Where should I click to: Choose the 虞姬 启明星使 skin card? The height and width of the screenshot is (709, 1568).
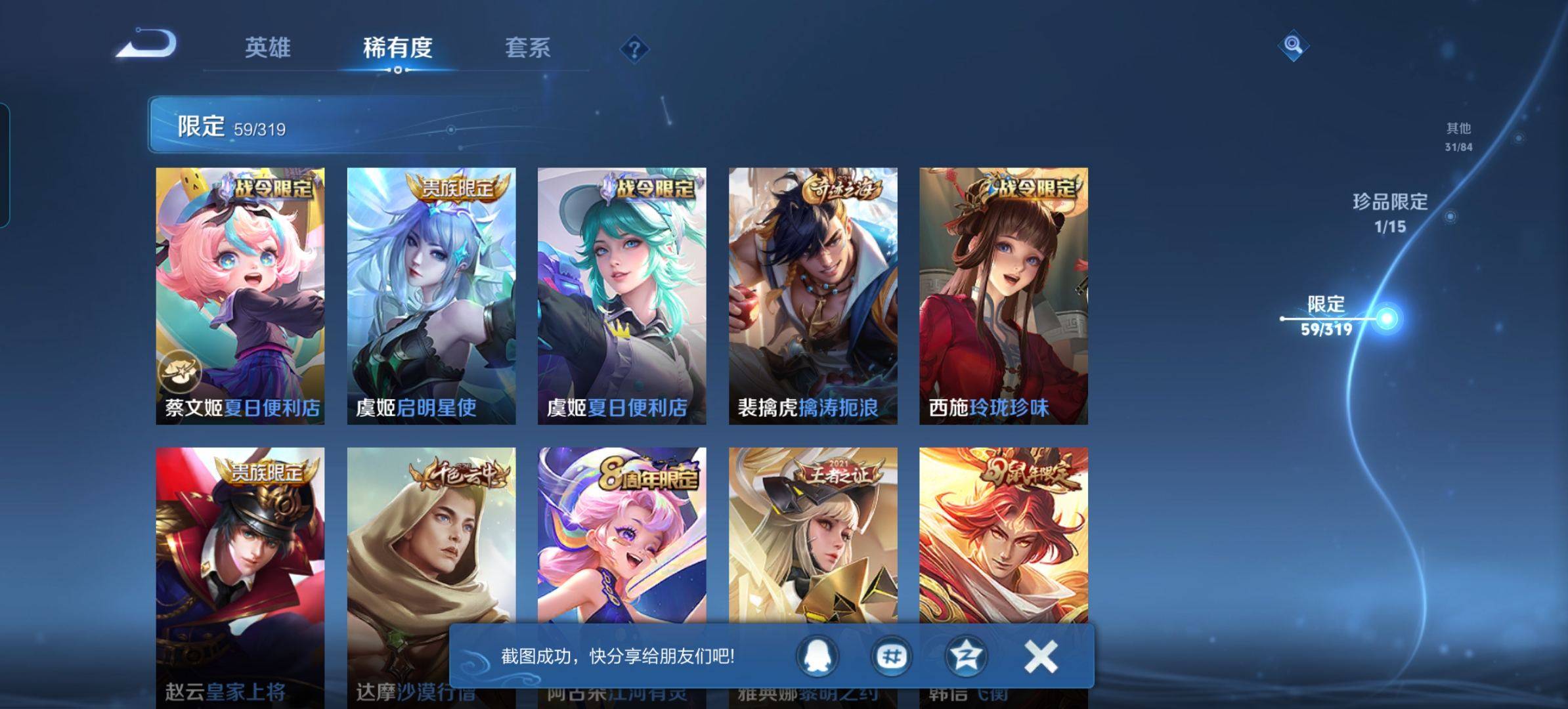(431, 295)
